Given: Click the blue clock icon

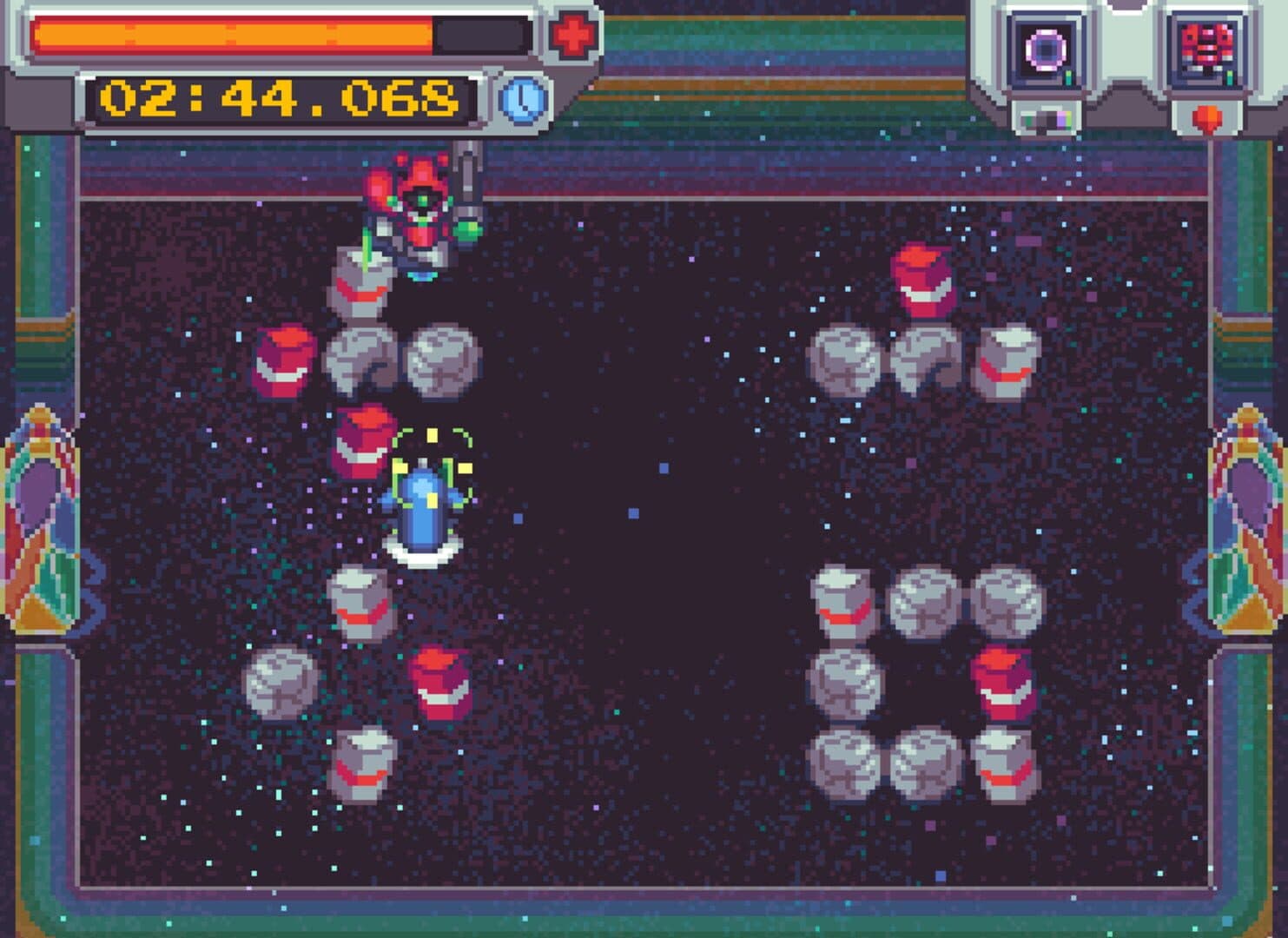Looking at the screenshot, I should point(524,99).
